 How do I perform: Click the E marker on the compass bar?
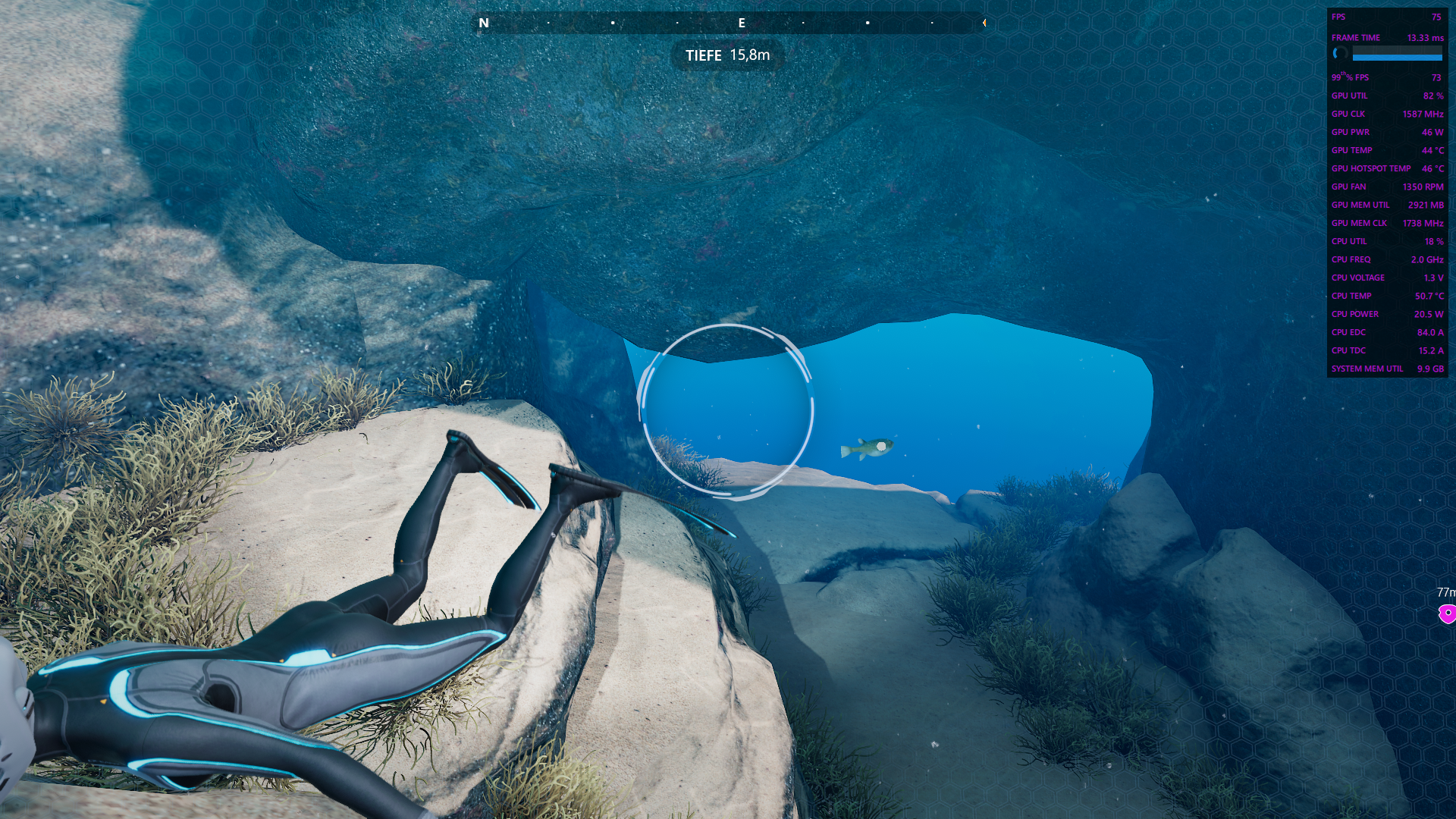[742, 24]
